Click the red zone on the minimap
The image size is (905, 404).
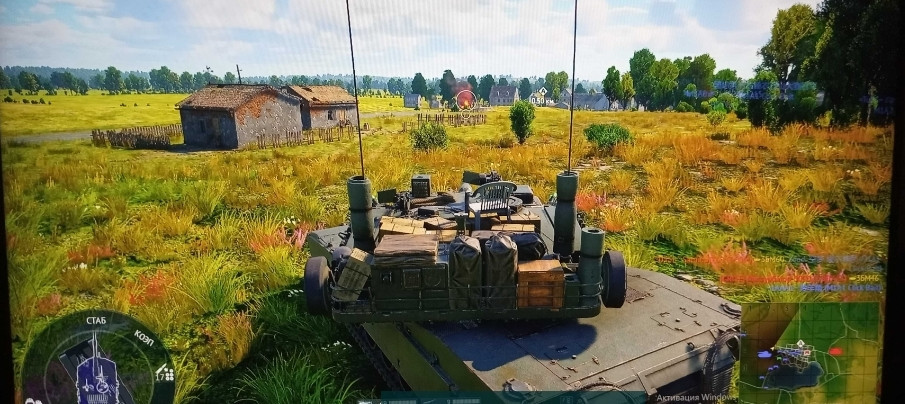click(x=835, y=351)
